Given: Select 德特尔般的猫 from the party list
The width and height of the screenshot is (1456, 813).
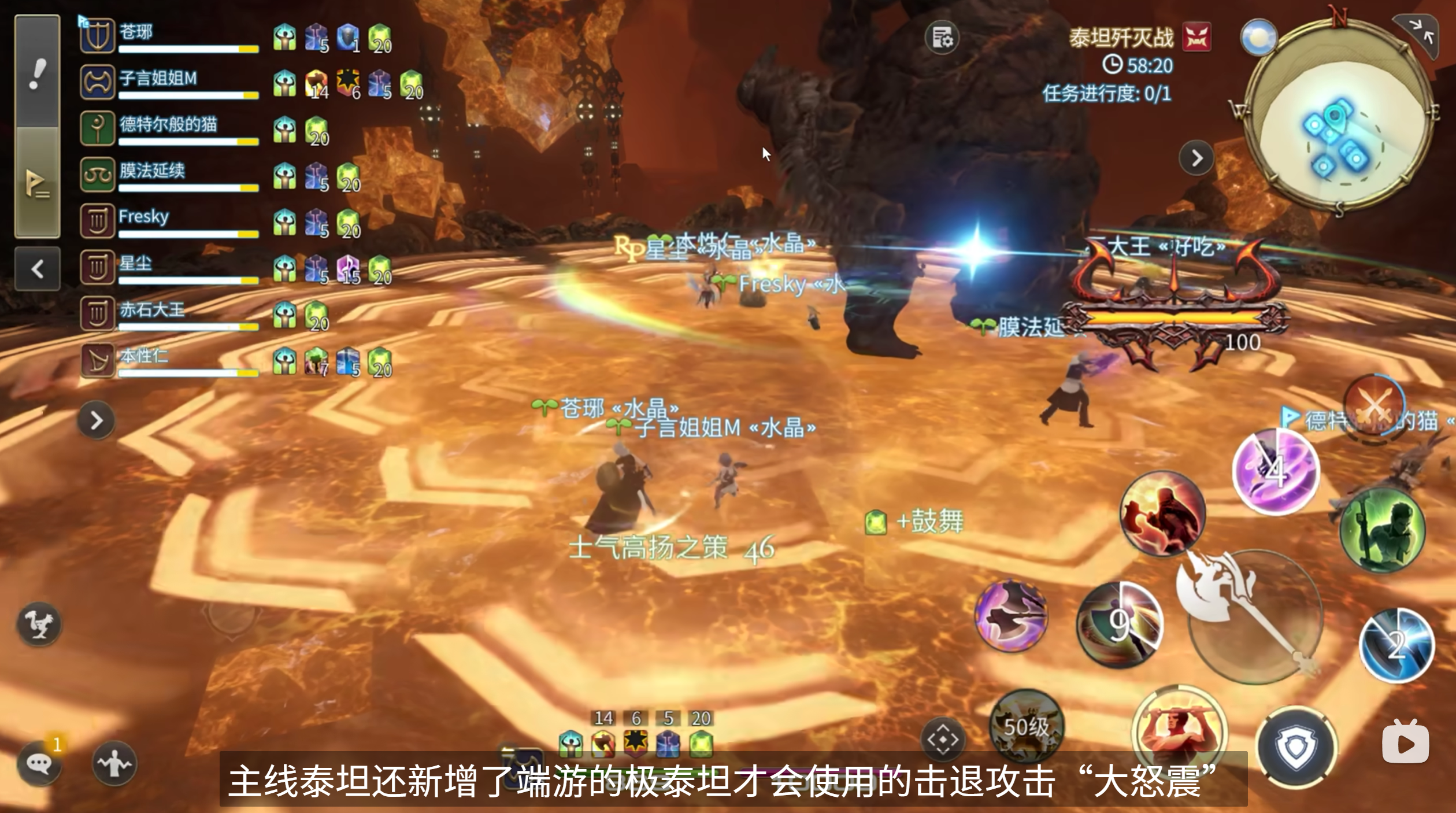Looking at the screenshot, I should pos(168,128).
